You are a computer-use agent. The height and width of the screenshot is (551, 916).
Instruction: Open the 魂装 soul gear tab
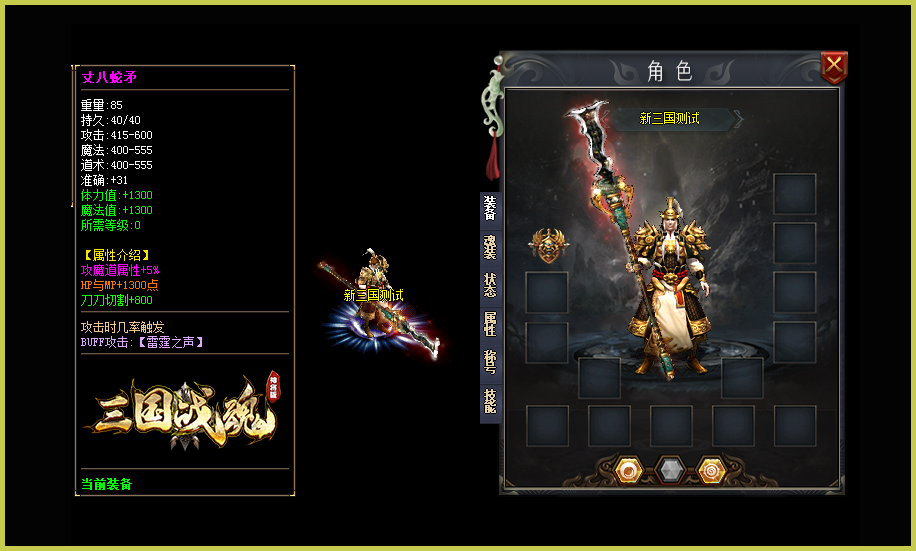tap(490, 247)
